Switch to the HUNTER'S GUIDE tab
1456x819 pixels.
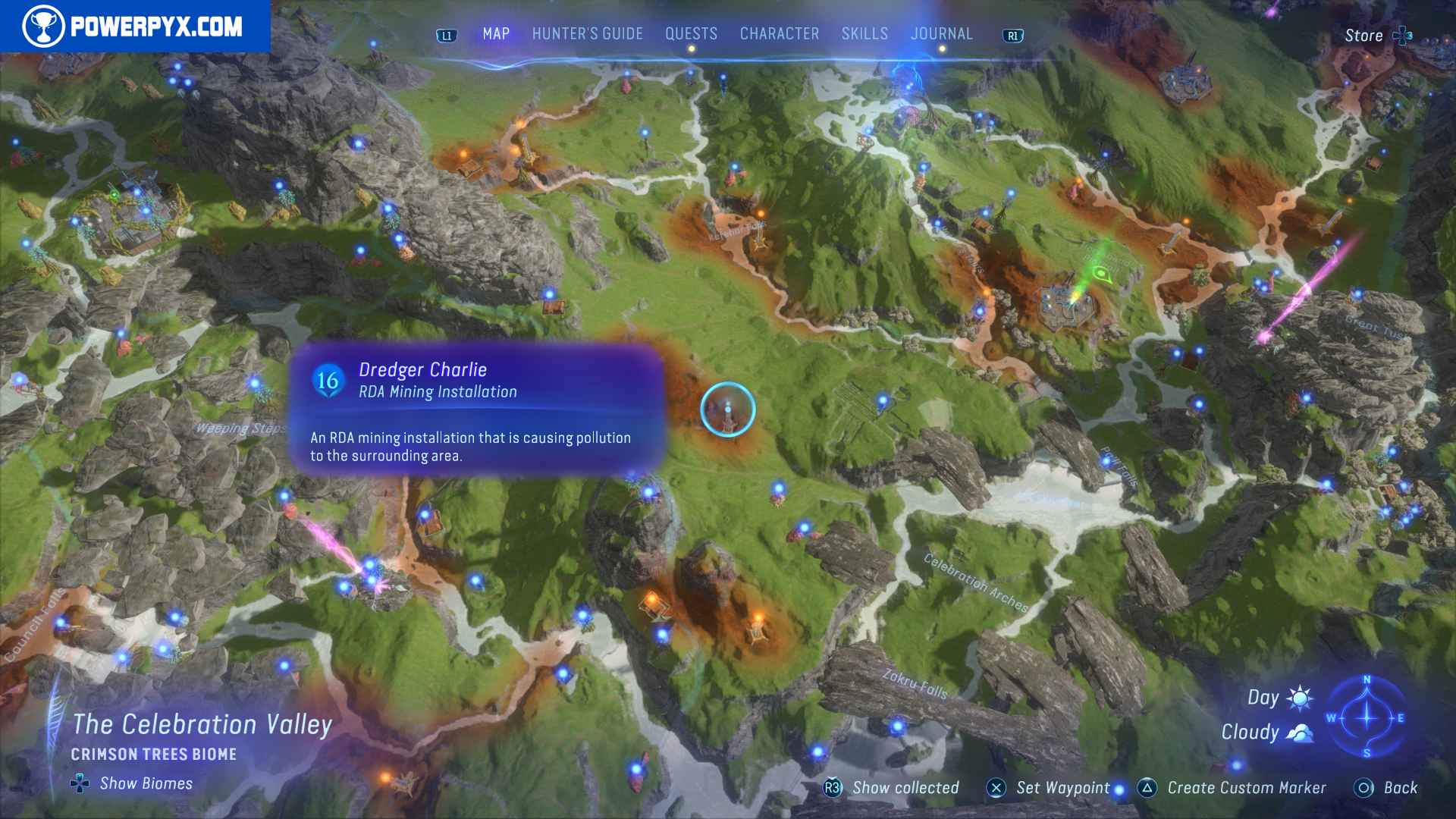(x=588, y=33)
